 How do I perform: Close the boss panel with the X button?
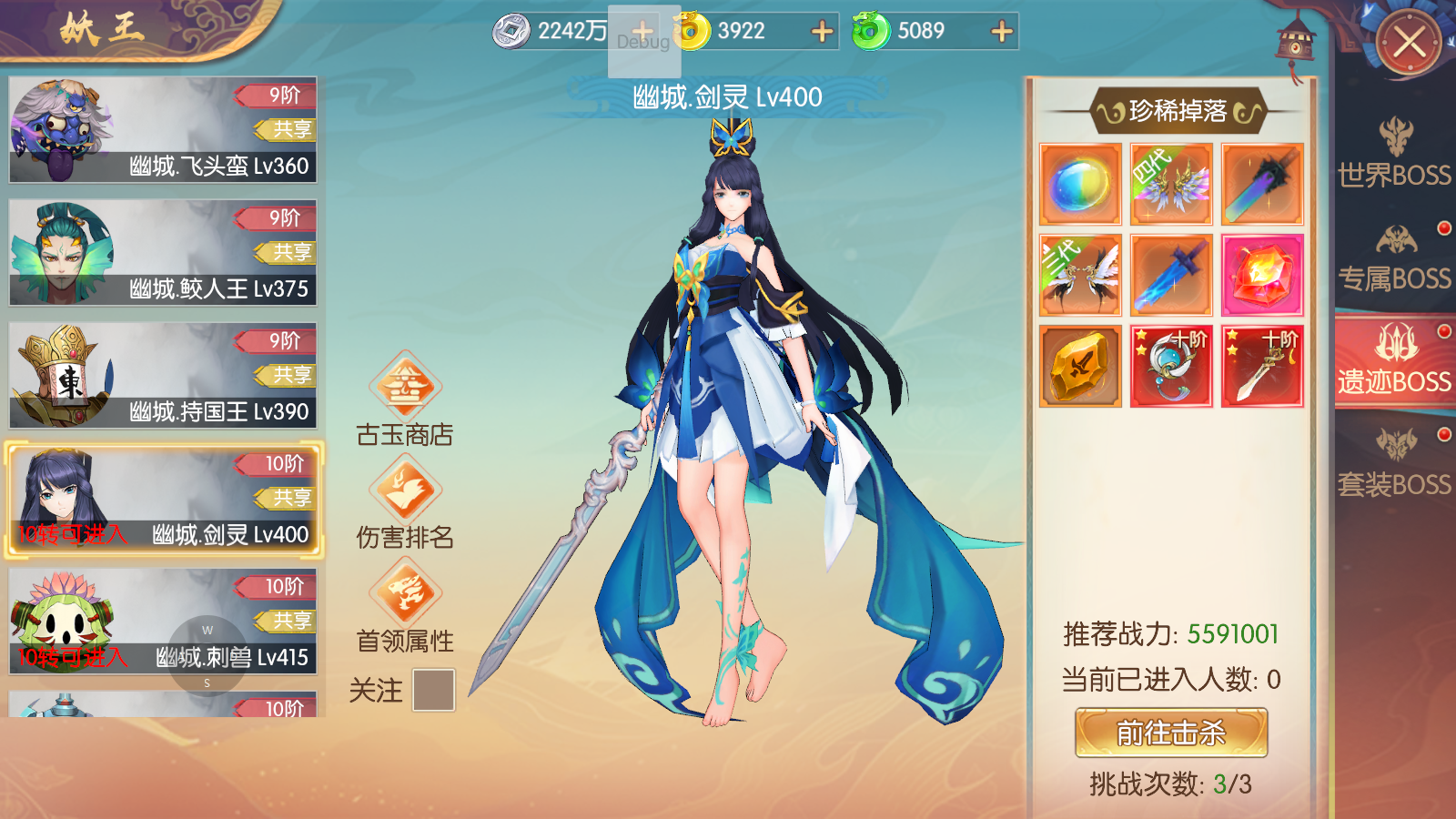1409,42
